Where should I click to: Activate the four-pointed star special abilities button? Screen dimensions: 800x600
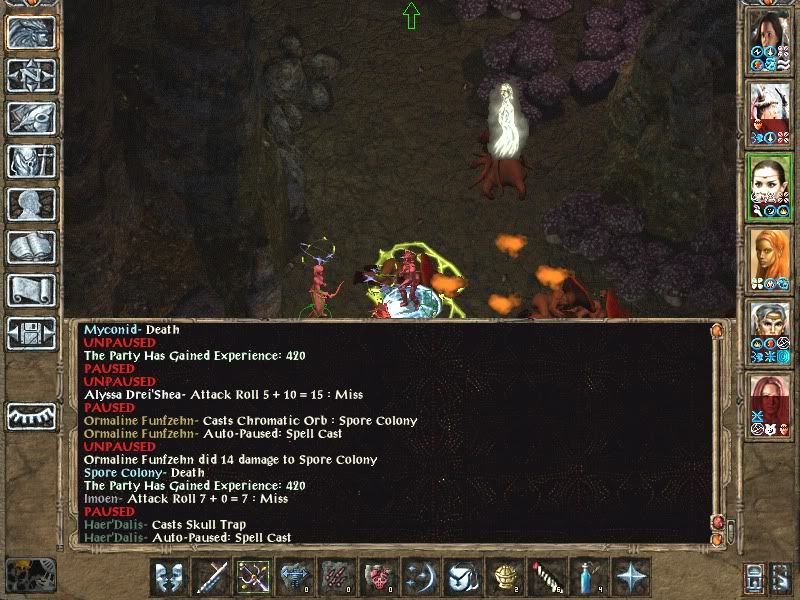click(x=631, y=577)
